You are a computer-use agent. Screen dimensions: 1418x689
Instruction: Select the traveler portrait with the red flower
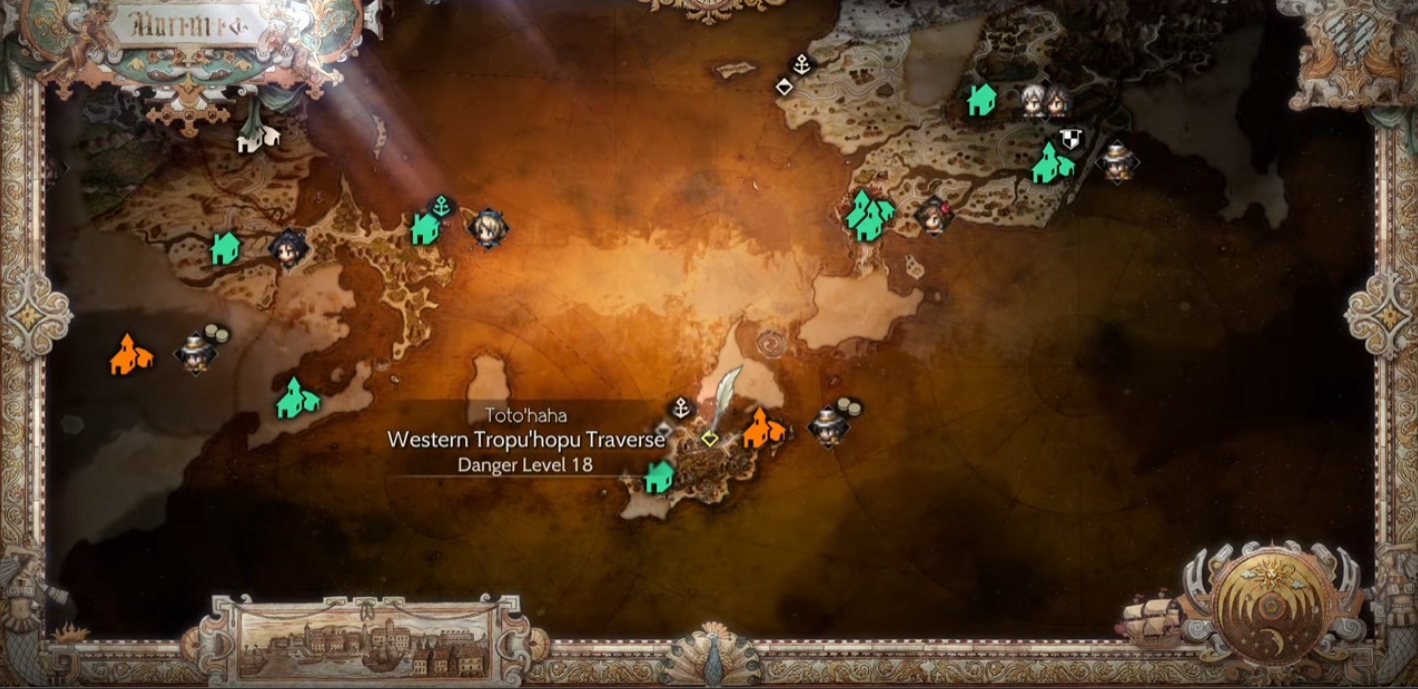pyautogui.click(x=935, y=213)
